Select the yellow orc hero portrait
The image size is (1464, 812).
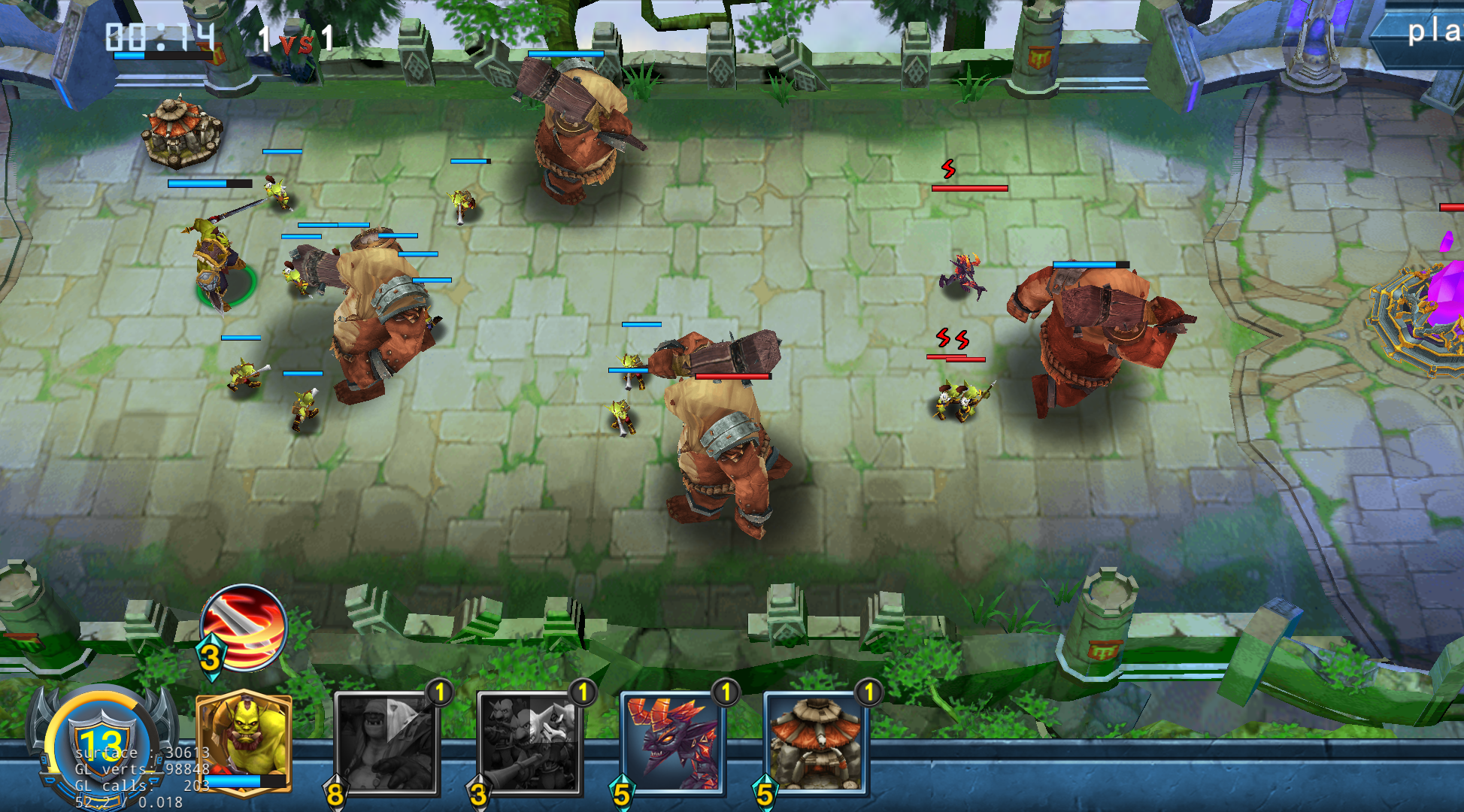244,740
